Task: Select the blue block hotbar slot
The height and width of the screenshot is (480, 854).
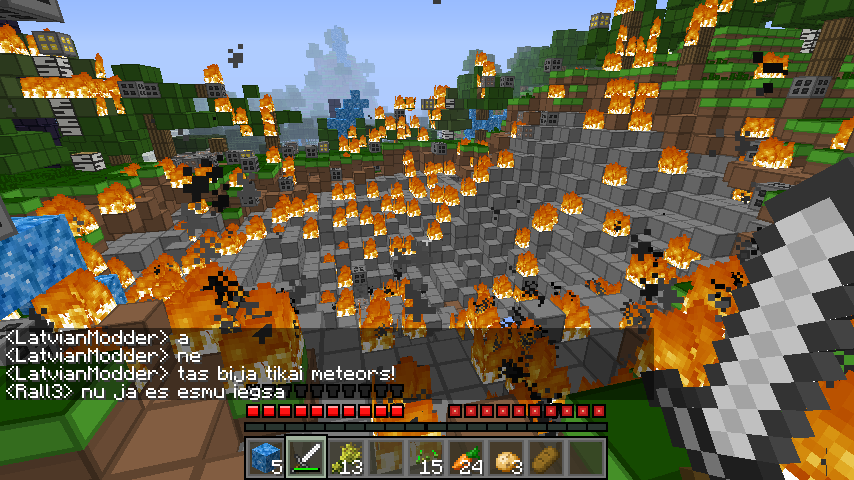Action: point(265,457)
